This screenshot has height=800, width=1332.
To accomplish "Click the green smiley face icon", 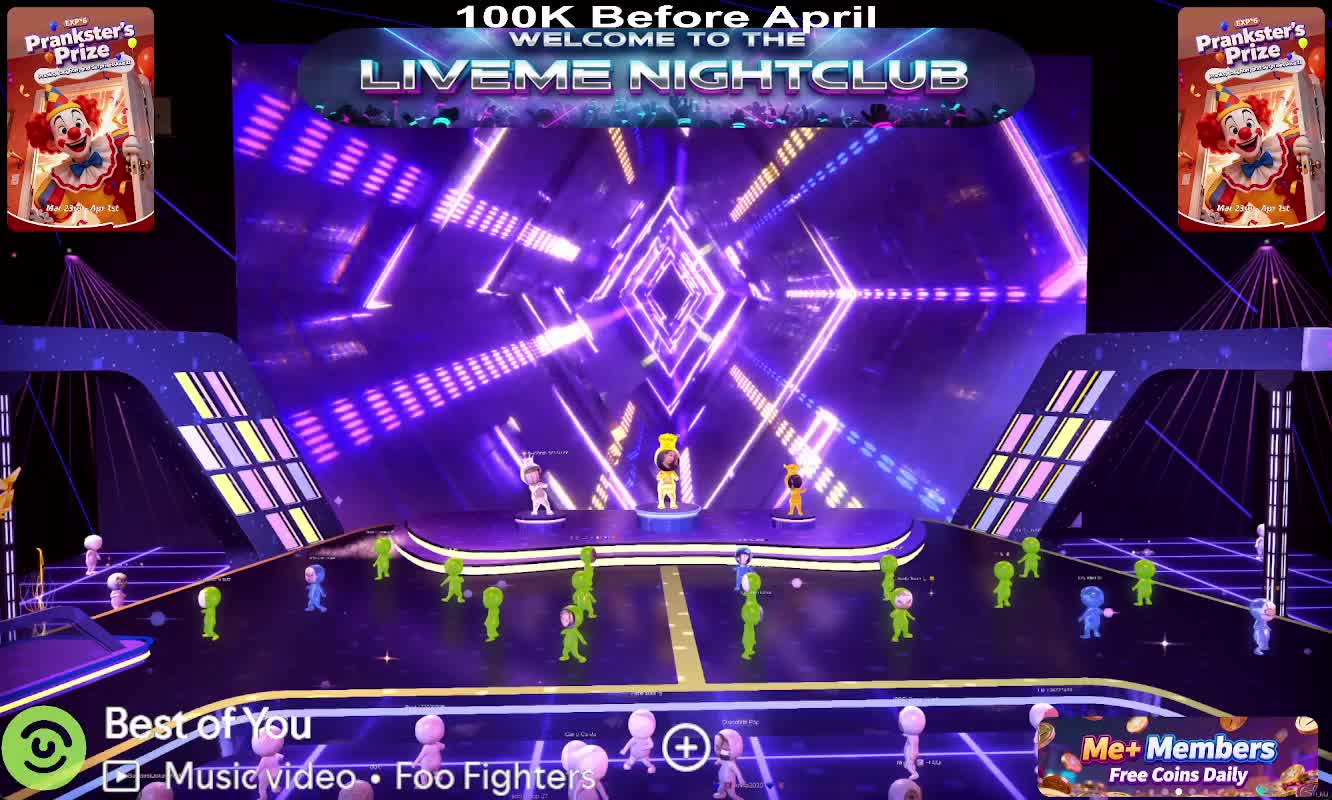I will coord(43,747).
